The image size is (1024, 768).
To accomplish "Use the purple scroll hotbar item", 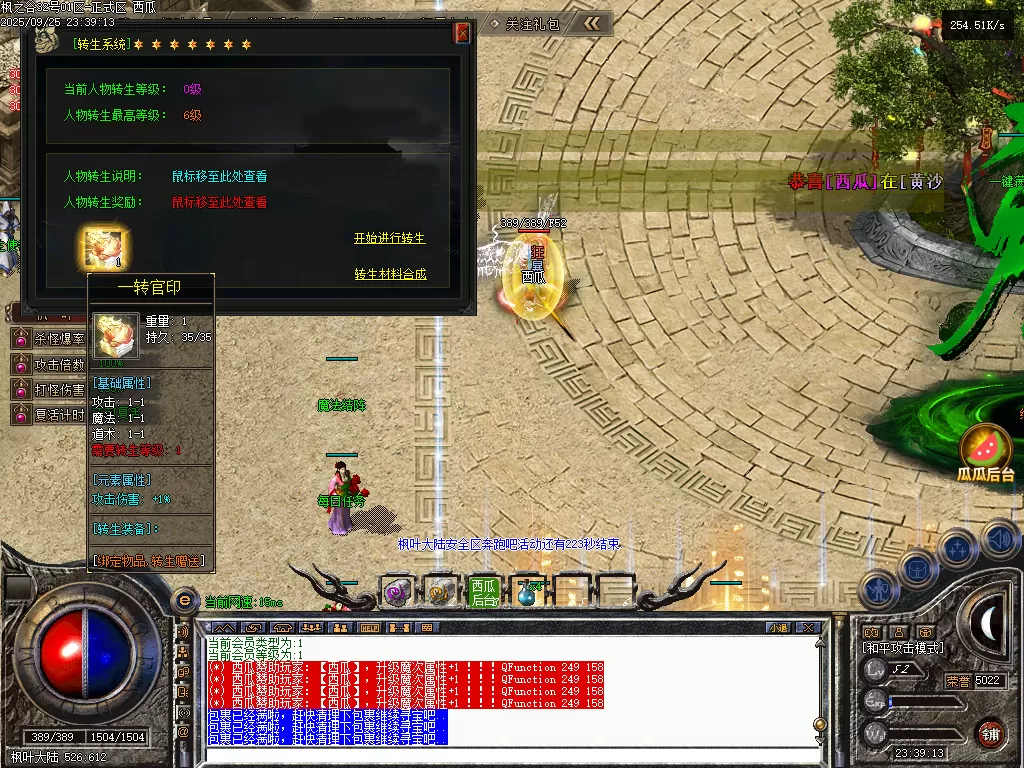I will [397, 592].
